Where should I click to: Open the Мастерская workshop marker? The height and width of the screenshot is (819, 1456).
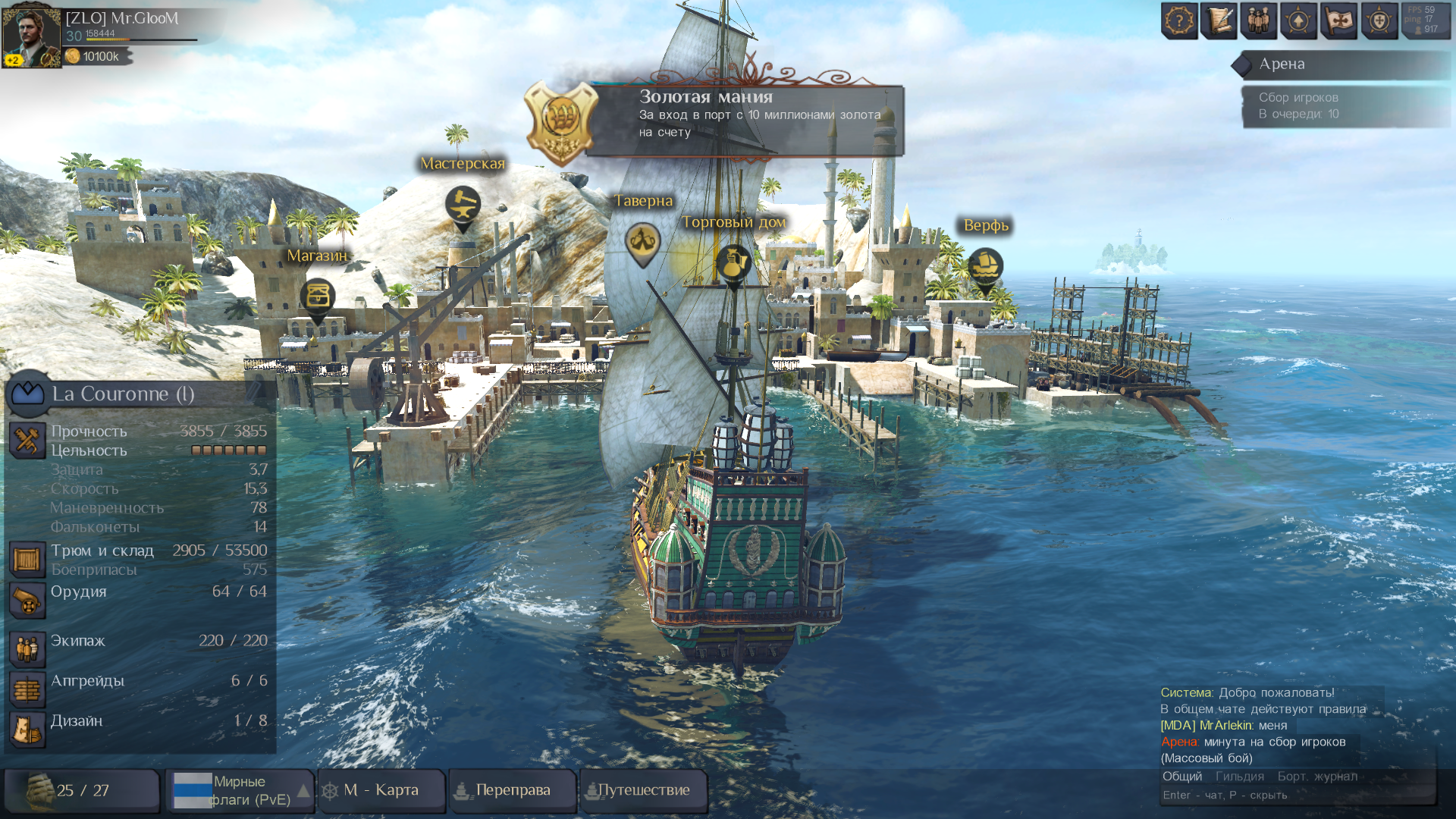[x=462, y=205]
